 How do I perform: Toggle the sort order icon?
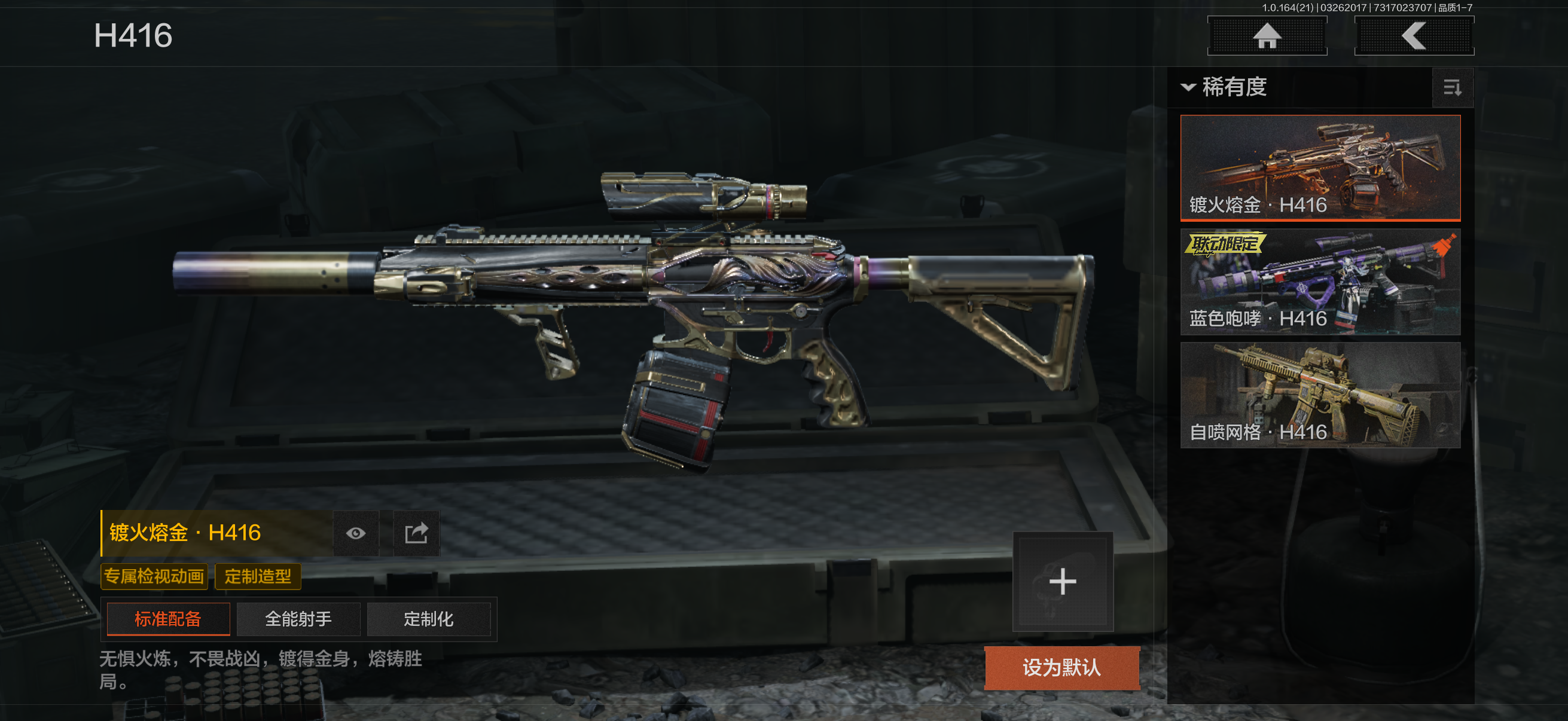tap(1453, 88)
